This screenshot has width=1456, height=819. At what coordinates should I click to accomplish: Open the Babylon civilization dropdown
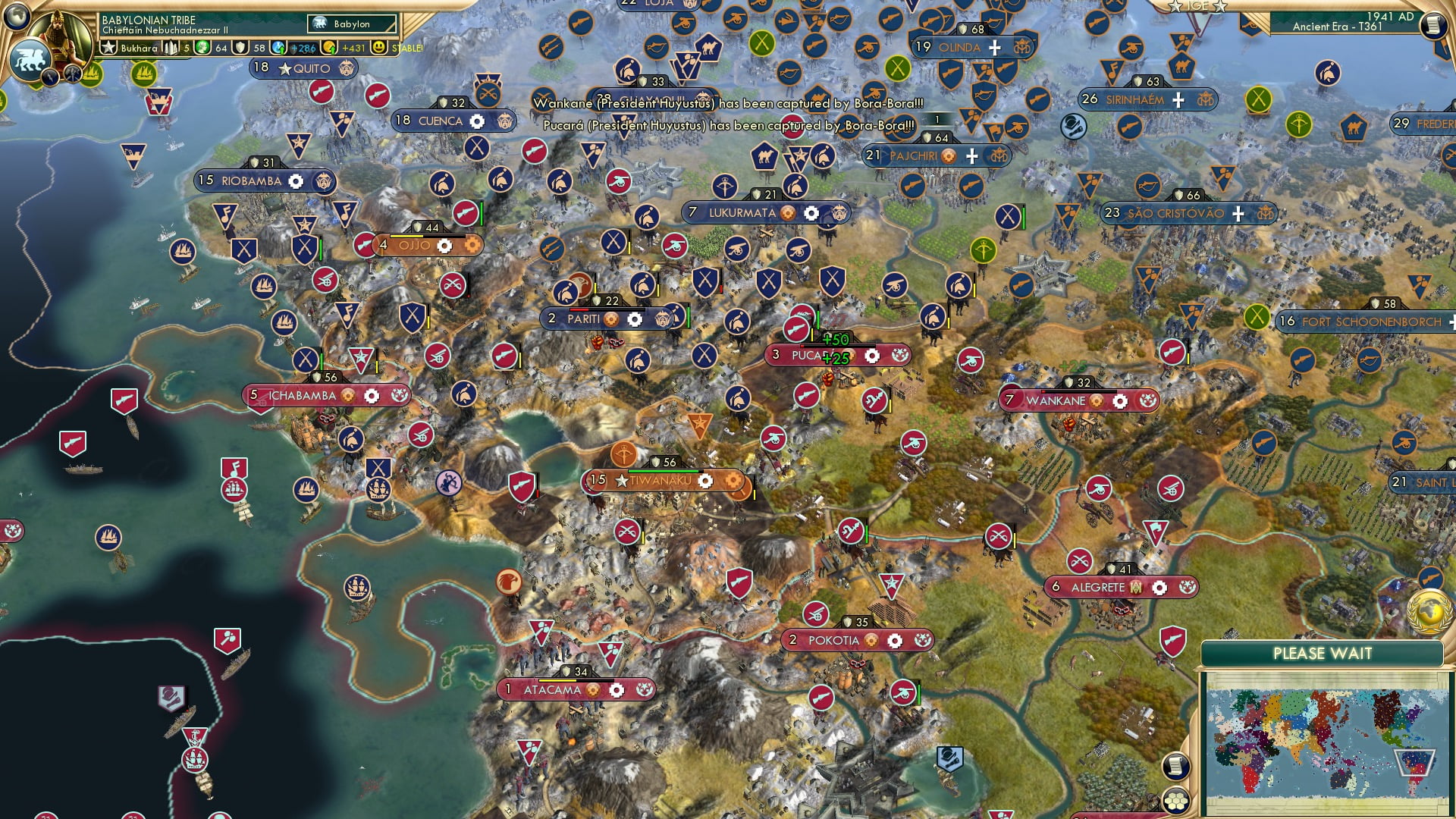(350, 24)
